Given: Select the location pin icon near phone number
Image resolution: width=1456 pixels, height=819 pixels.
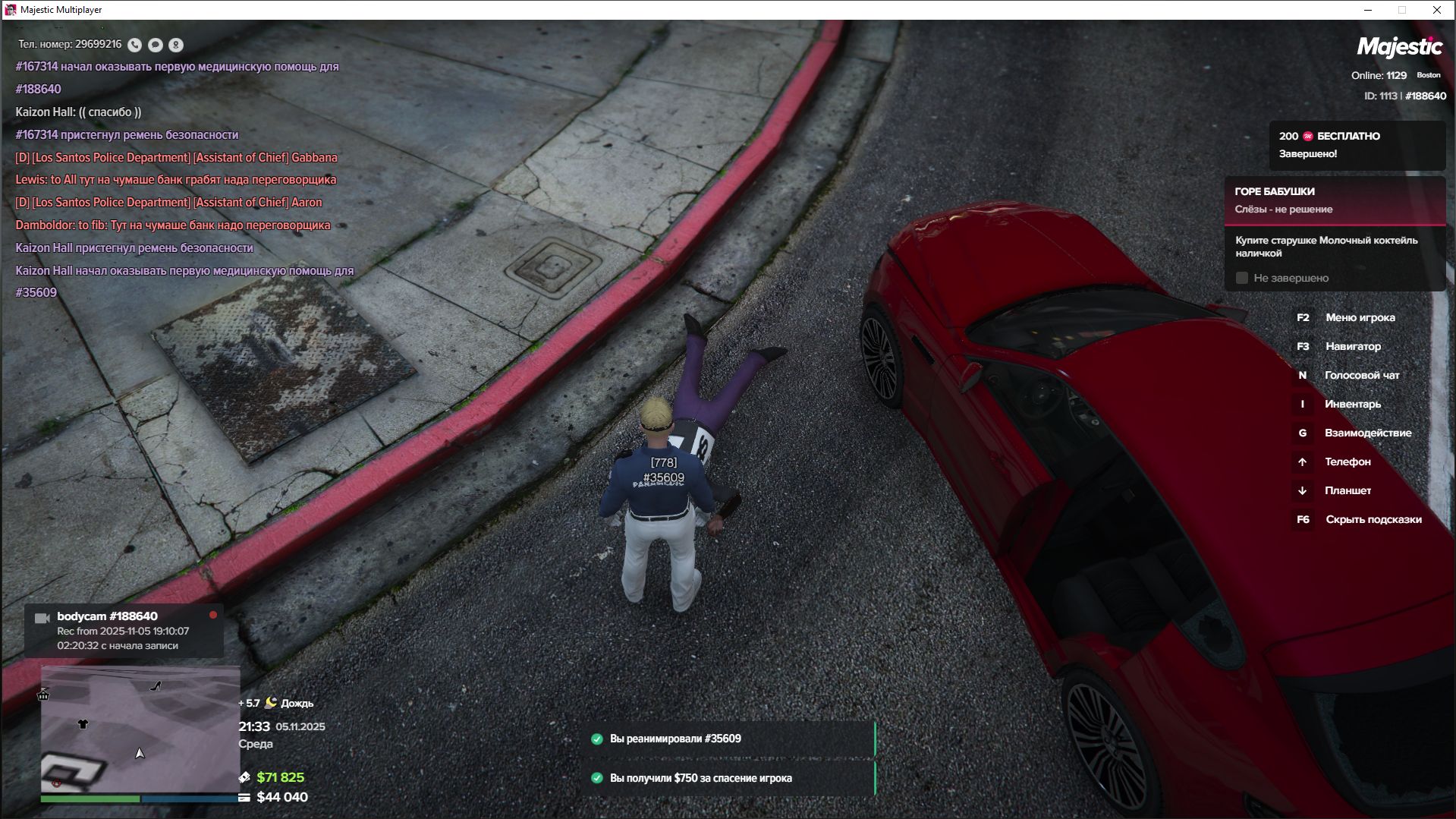Looking at the screenshot, I should [175, 45].
